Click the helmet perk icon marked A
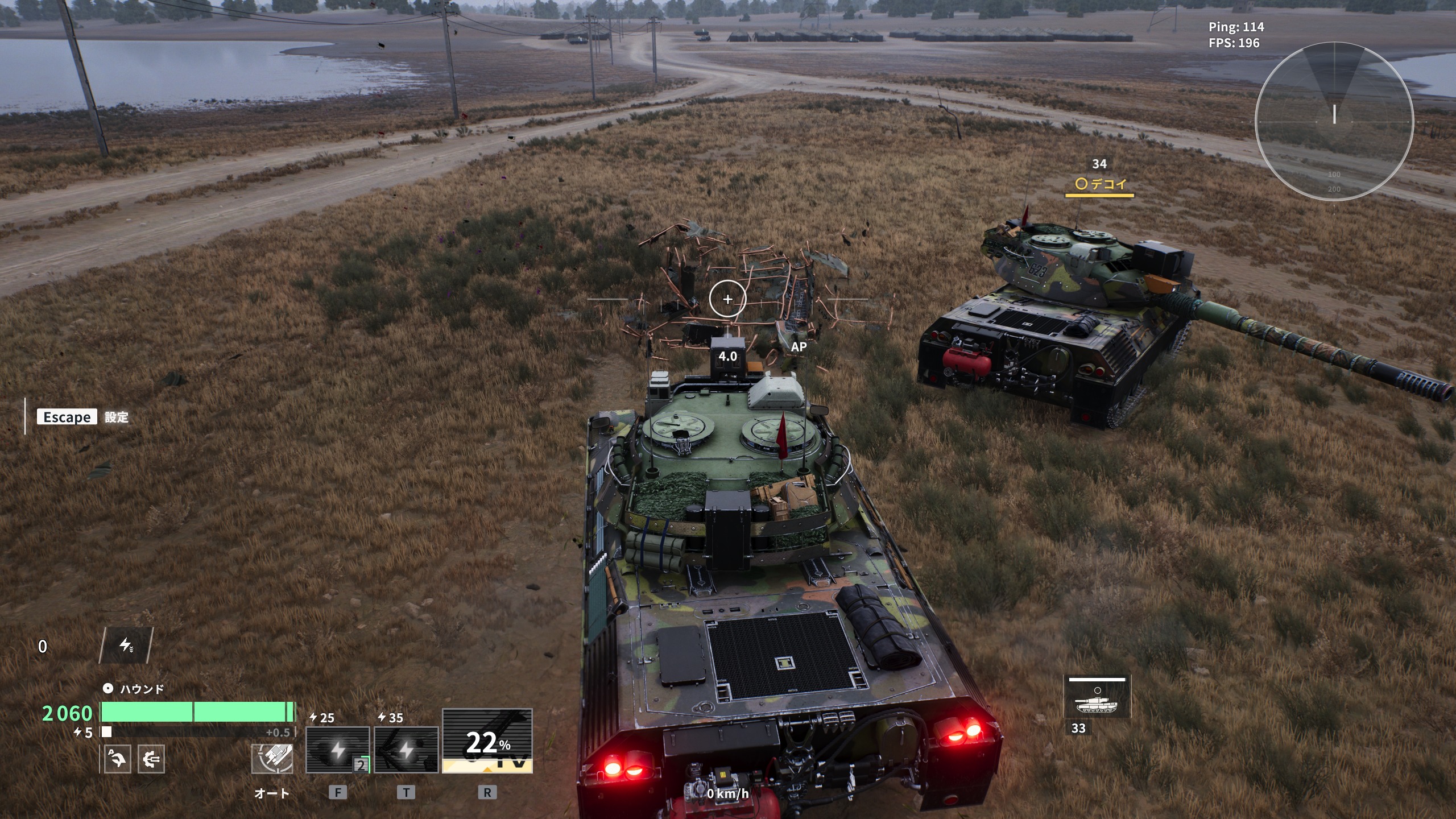 coord(118,759)
